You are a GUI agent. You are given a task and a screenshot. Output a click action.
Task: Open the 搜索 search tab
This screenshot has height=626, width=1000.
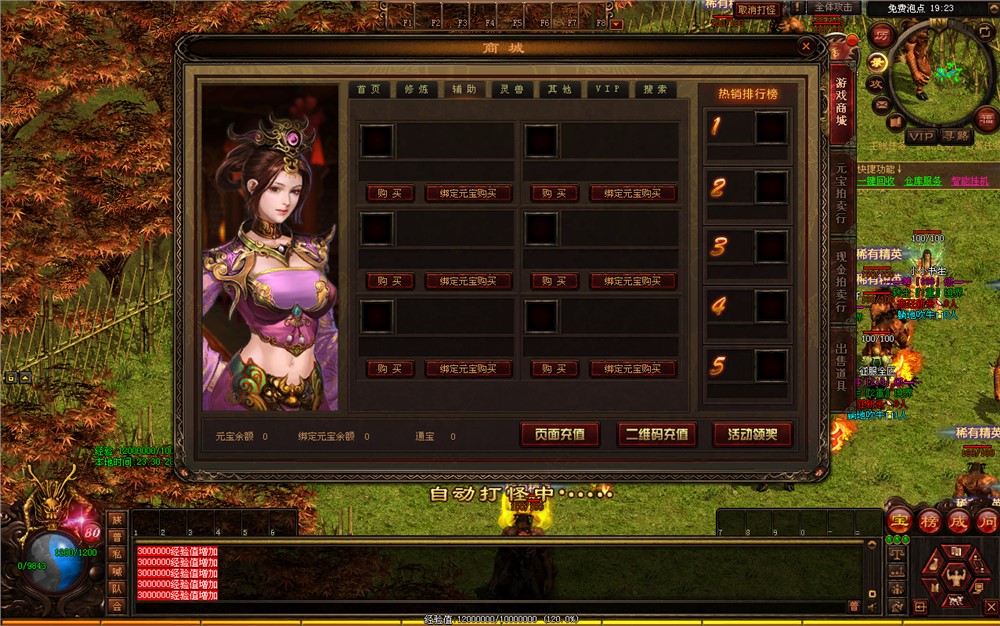click(x=655, y=89)
